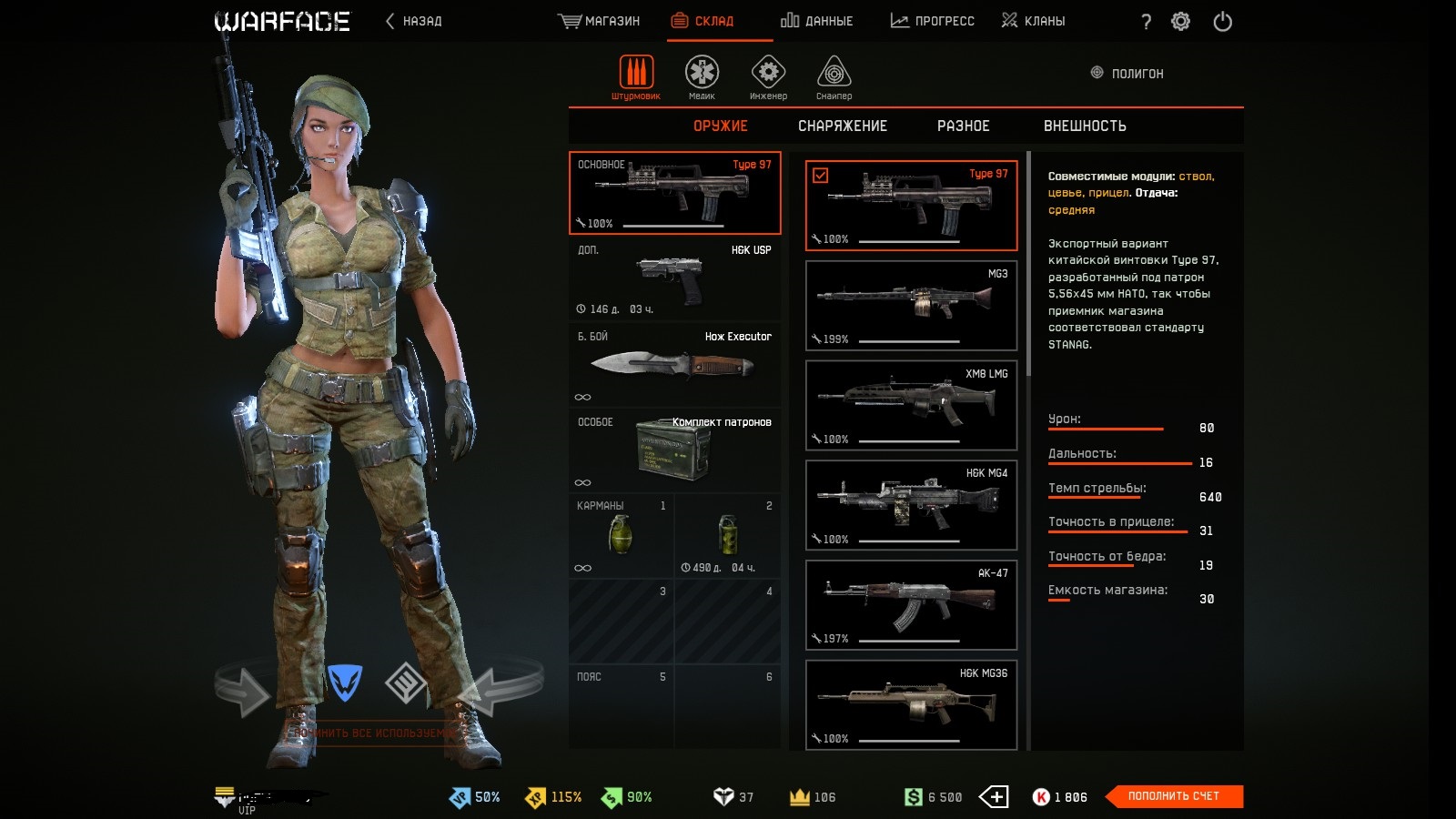Click the Пополнить счет top-up button
The width and height of the screenshot is (1456, 819).
(1173, 796)
